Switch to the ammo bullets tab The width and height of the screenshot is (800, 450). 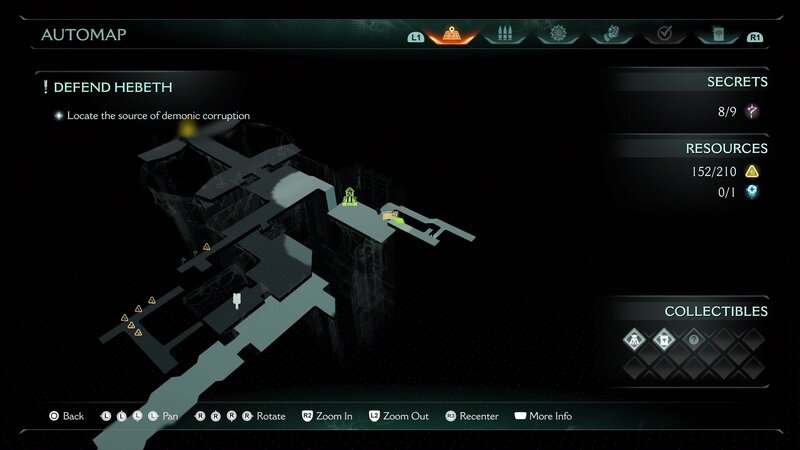pyautogui.click(x=504, y=35)
